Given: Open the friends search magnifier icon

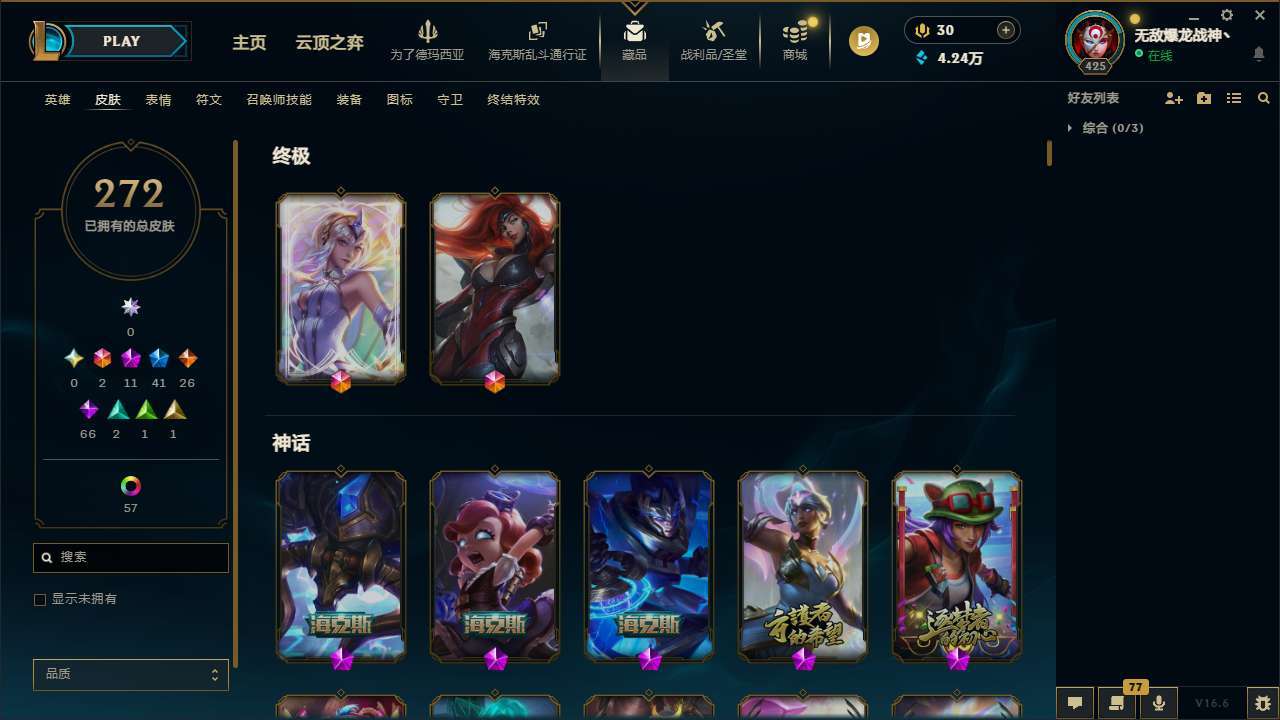Looking at the screenshot, I should click(x=1264, y=98).
